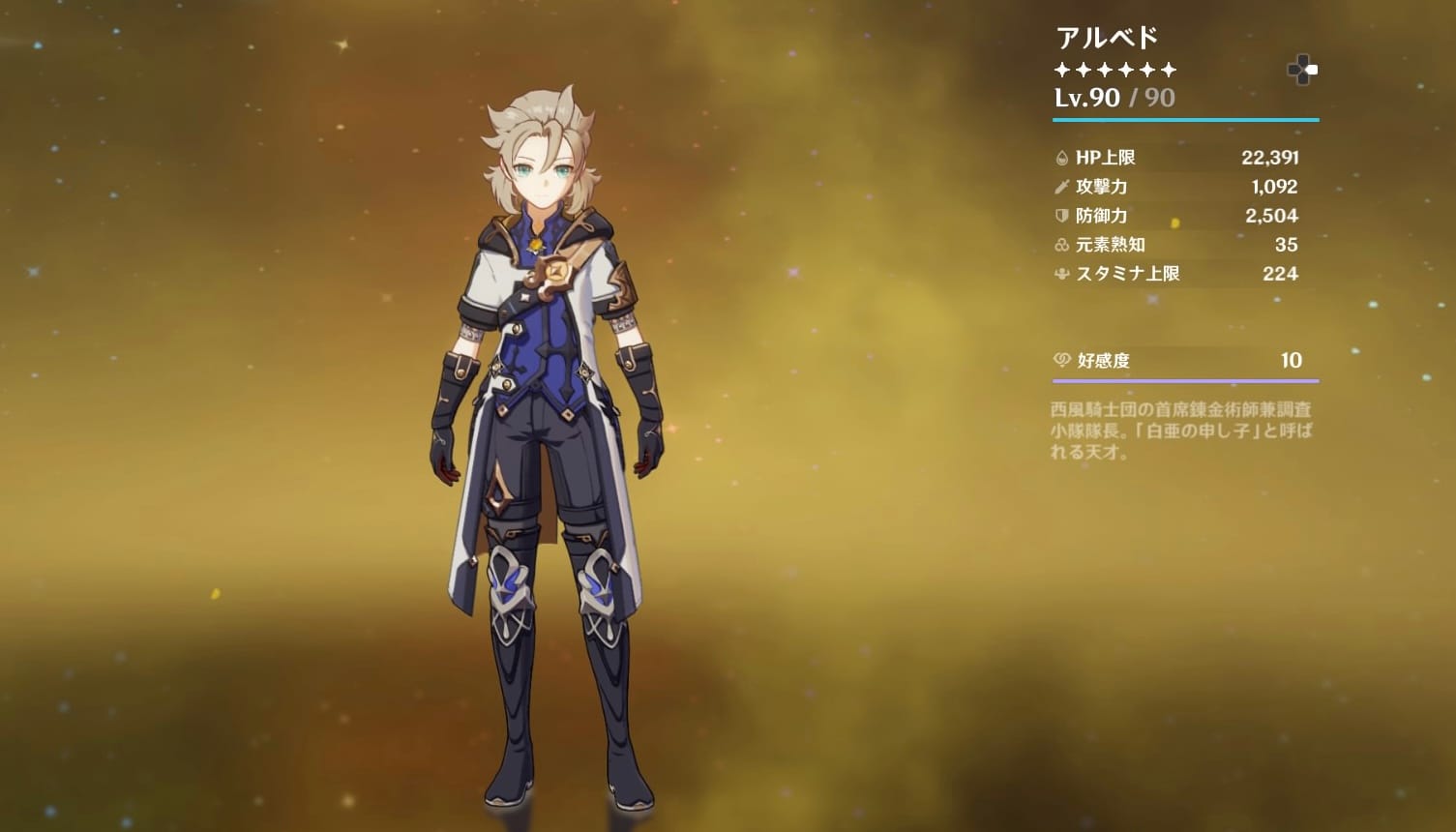This screenshot has width=1456, height=832.
Task: Select the スタミナ上限 stamina stat icon
Action: click(x=1062, y=274)
